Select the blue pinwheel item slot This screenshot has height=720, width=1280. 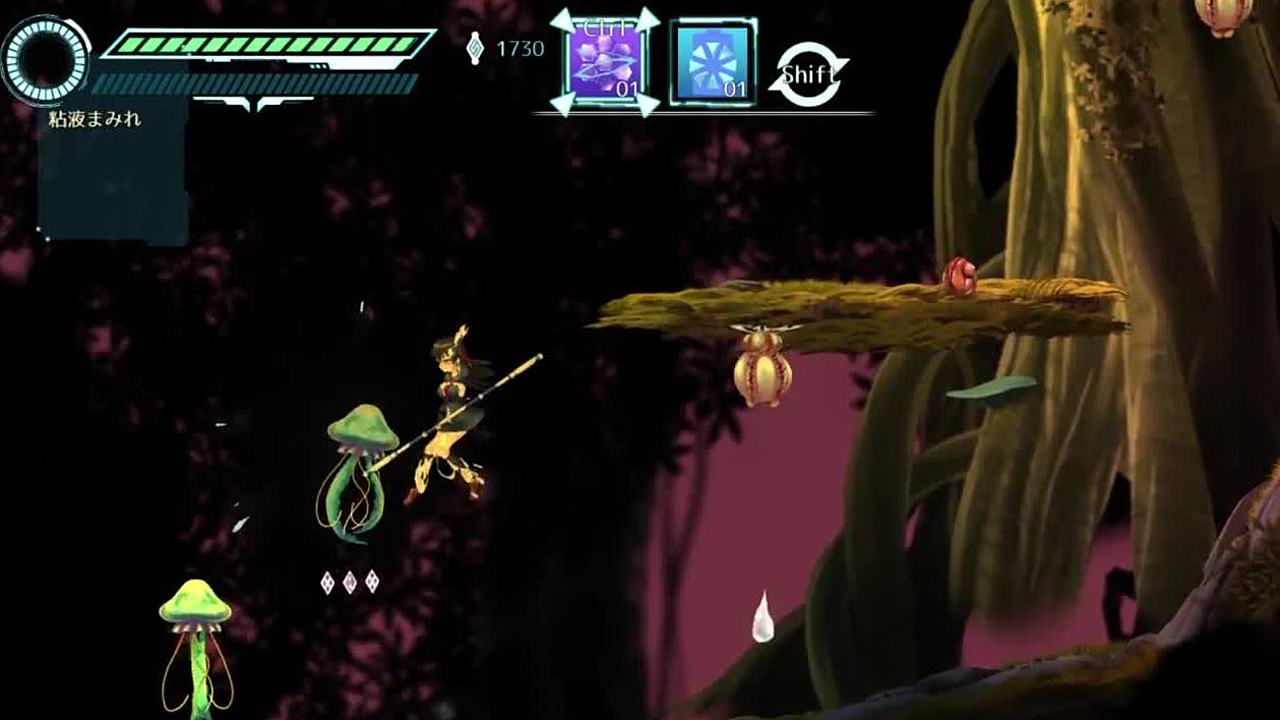(712, 62)
